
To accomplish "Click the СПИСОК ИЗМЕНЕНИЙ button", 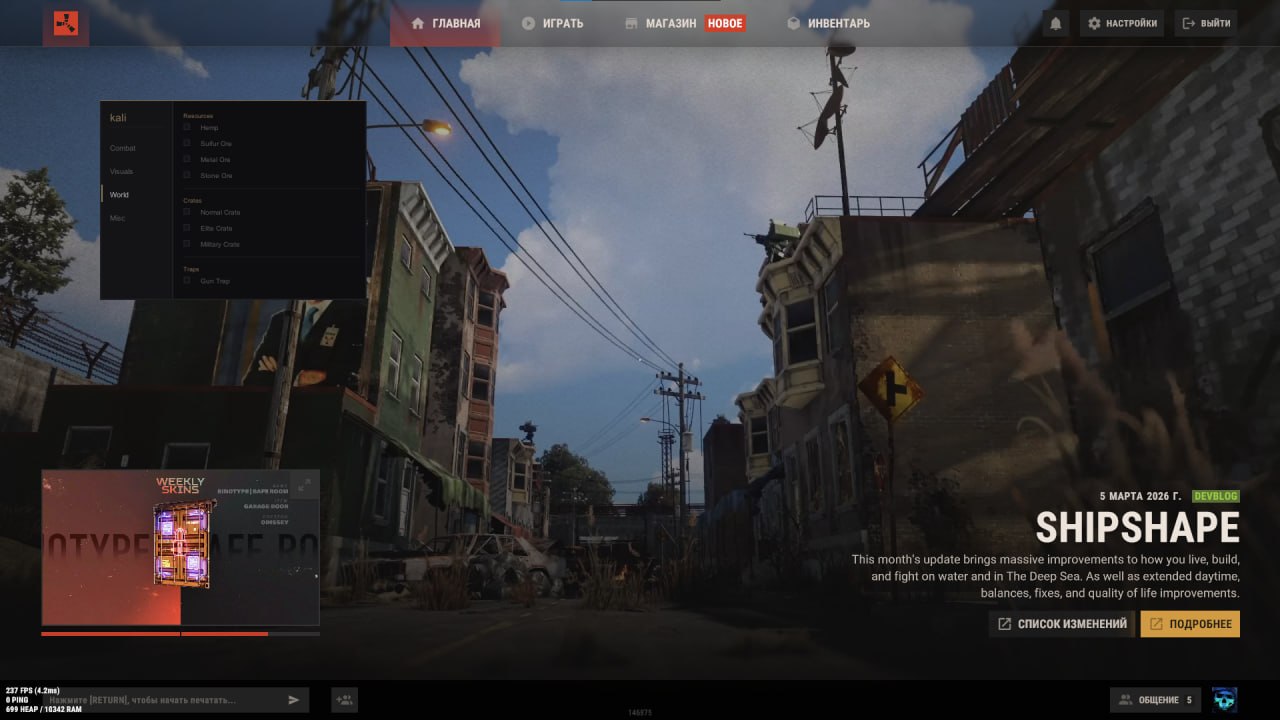I will [x=1061, y=623].
